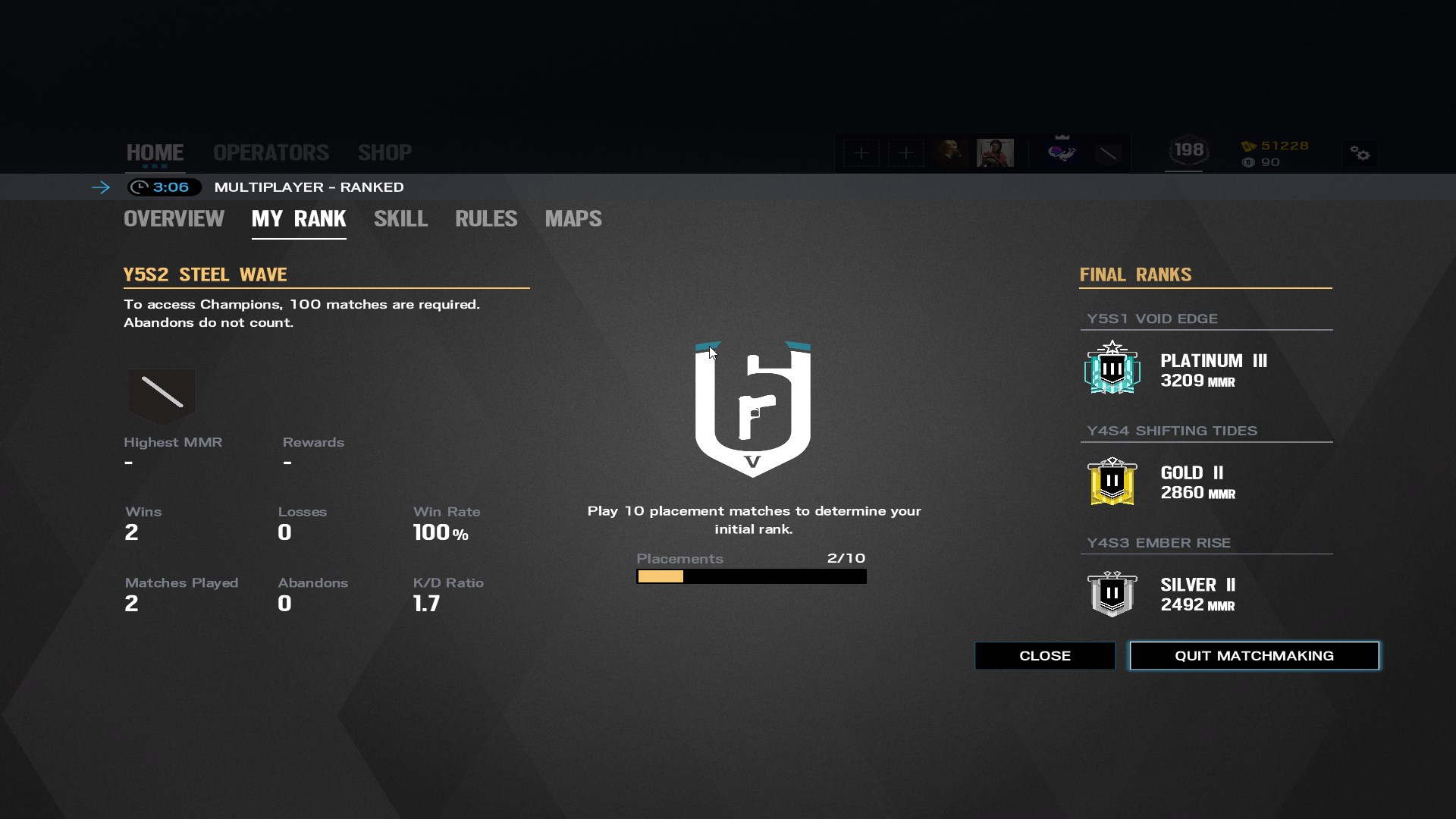Go to the Home menu

pos(155,152)
